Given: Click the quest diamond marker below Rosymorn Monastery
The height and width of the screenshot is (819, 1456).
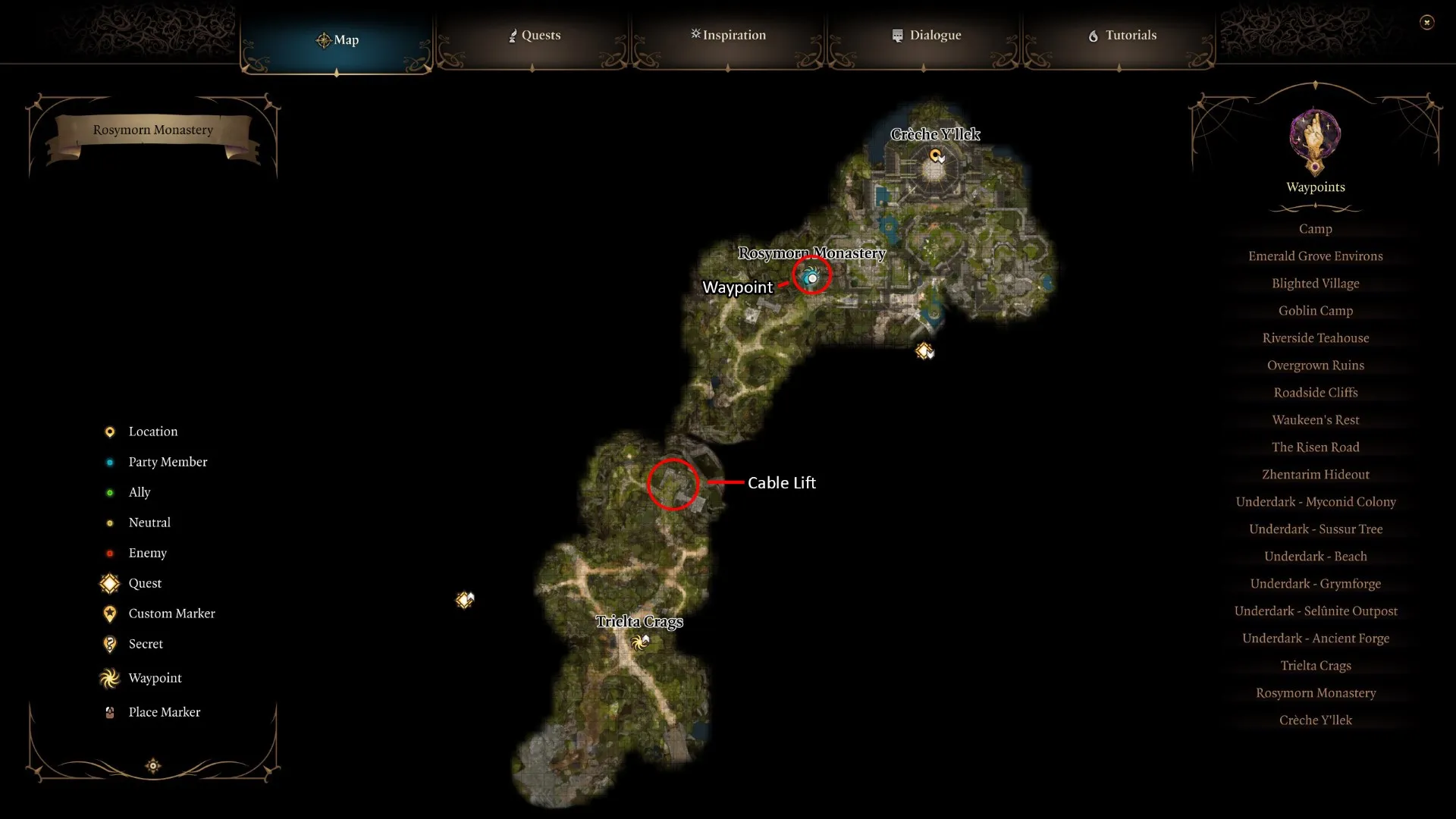Looking at the screenshot, I should click(x=924, y=350).
